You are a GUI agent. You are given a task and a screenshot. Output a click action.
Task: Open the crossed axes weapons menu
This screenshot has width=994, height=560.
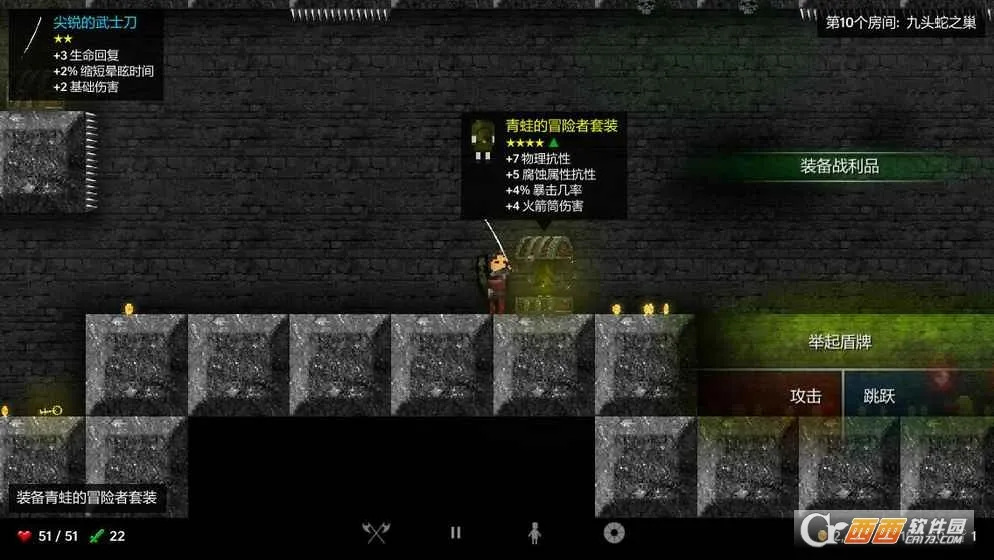pos(376,534)
